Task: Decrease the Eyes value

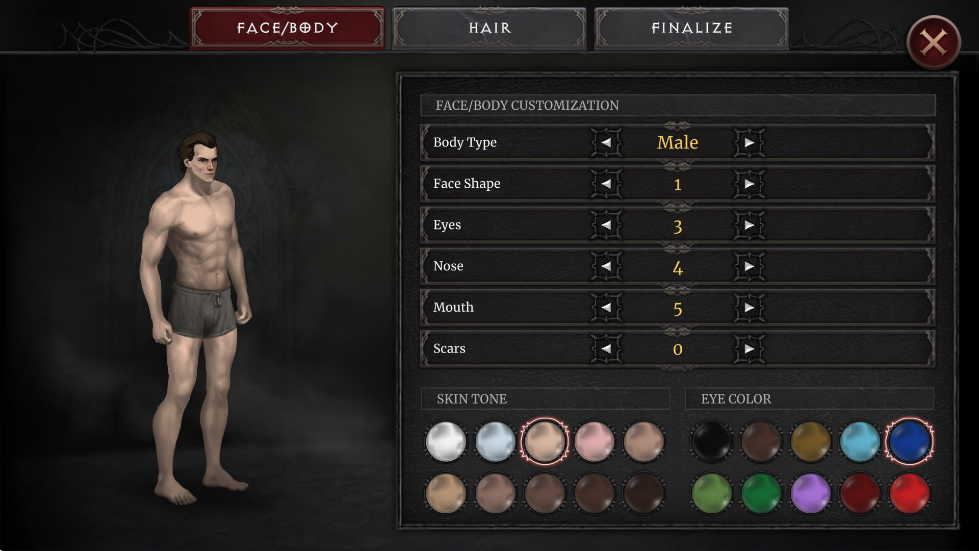Action: (605, 226)
